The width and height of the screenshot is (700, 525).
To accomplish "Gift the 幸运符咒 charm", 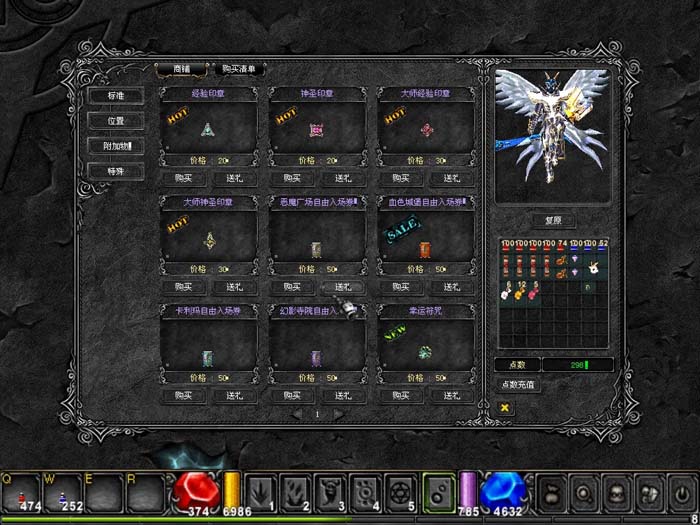I will tap(452, 396).
